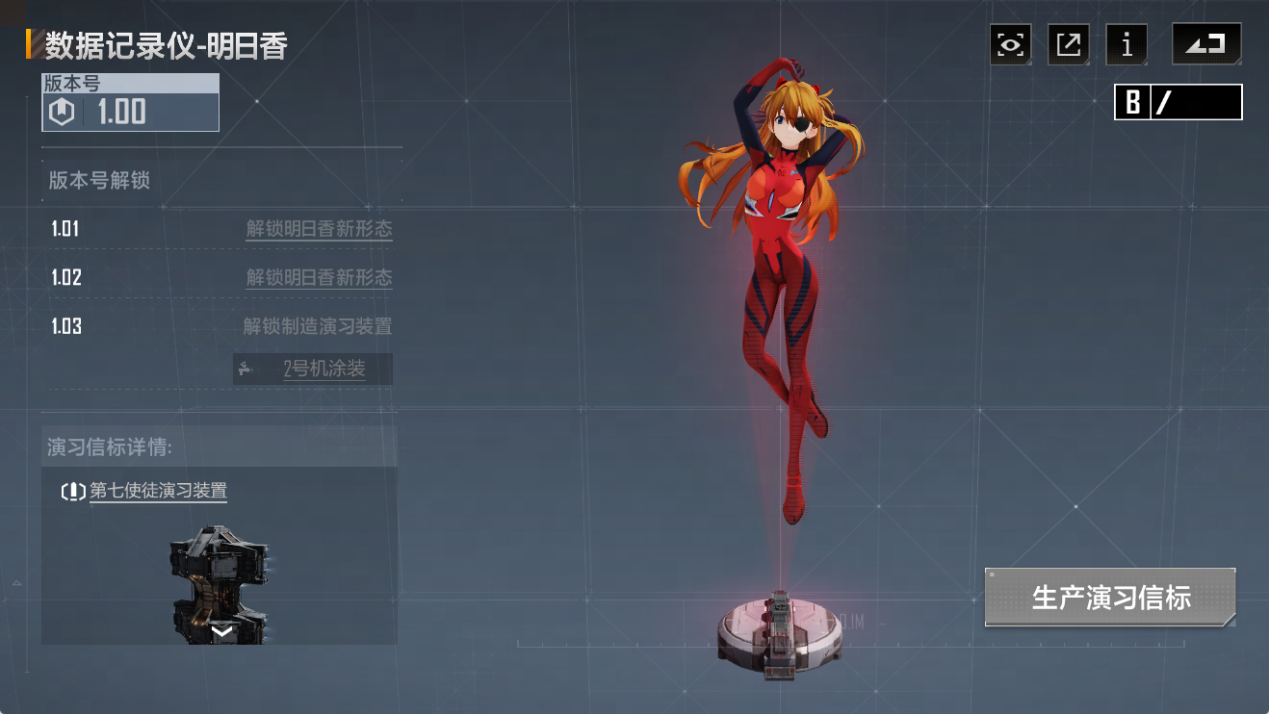Screen dimensions: 1269x714
Task: Open version 1.01 解锁明日香新形态 link
Action: point(319,229)
